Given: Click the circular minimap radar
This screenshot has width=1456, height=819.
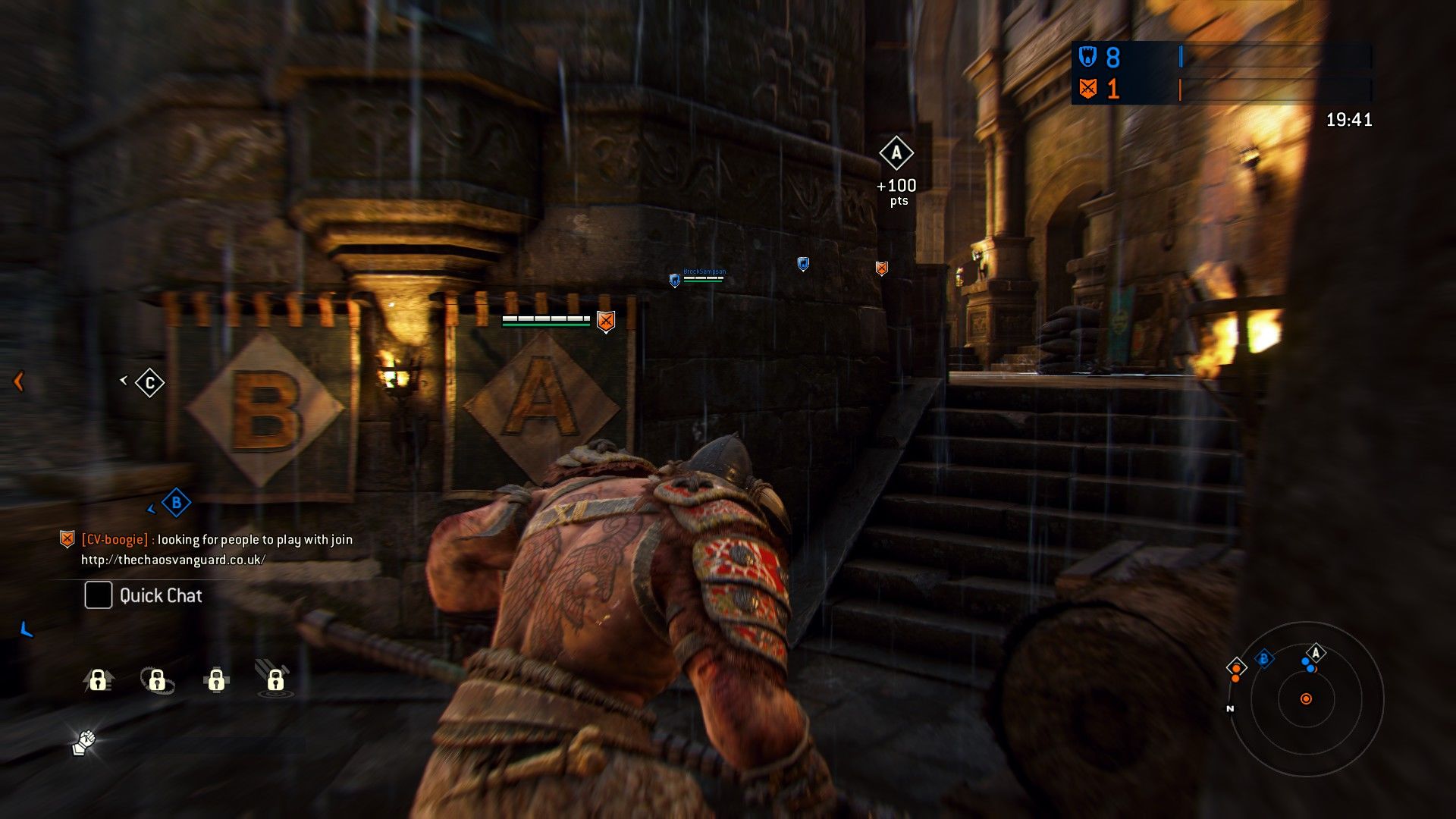Looking at the screenshot, I should (1305, 698).
